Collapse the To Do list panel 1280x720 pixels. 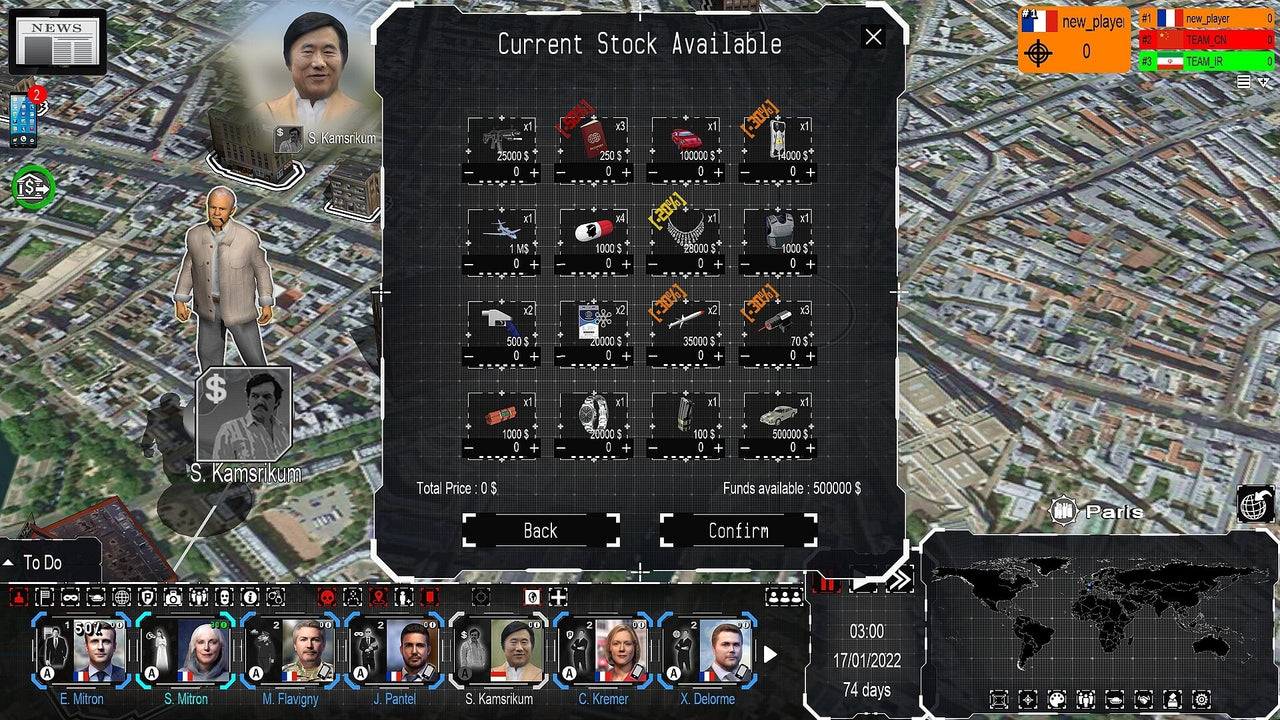[x=10, y=562]
